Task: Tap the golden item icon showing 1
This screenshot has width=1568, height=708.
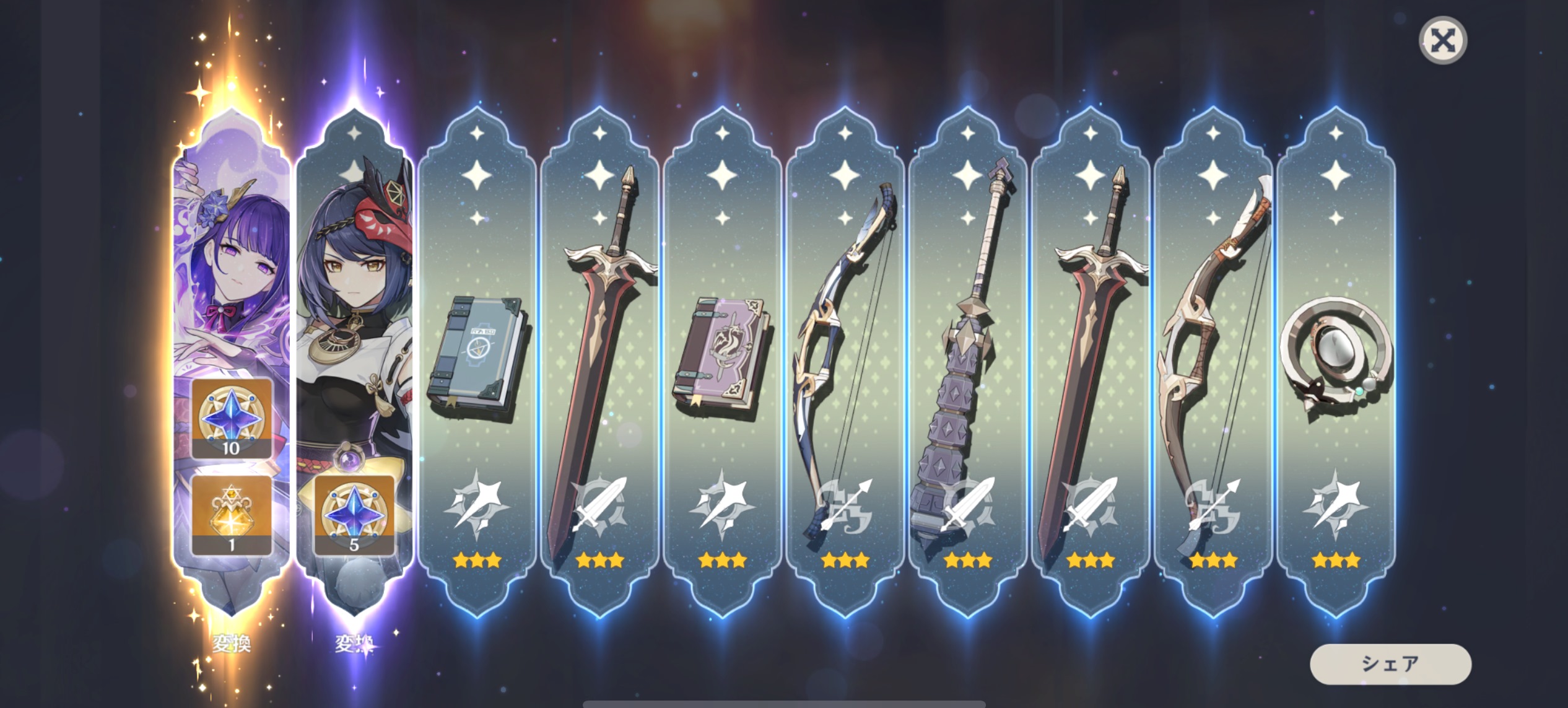Action: tap(232, 515)
